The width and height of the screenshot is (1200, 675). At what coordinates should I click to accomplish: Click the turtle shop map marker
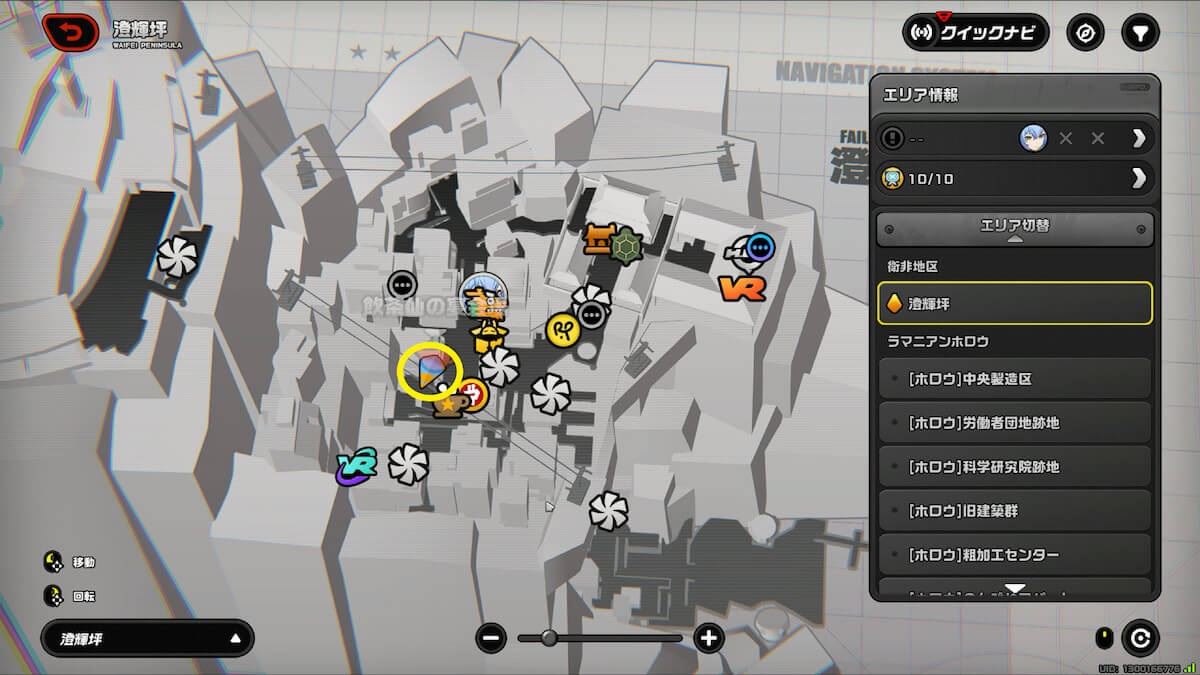coord(627,243)
